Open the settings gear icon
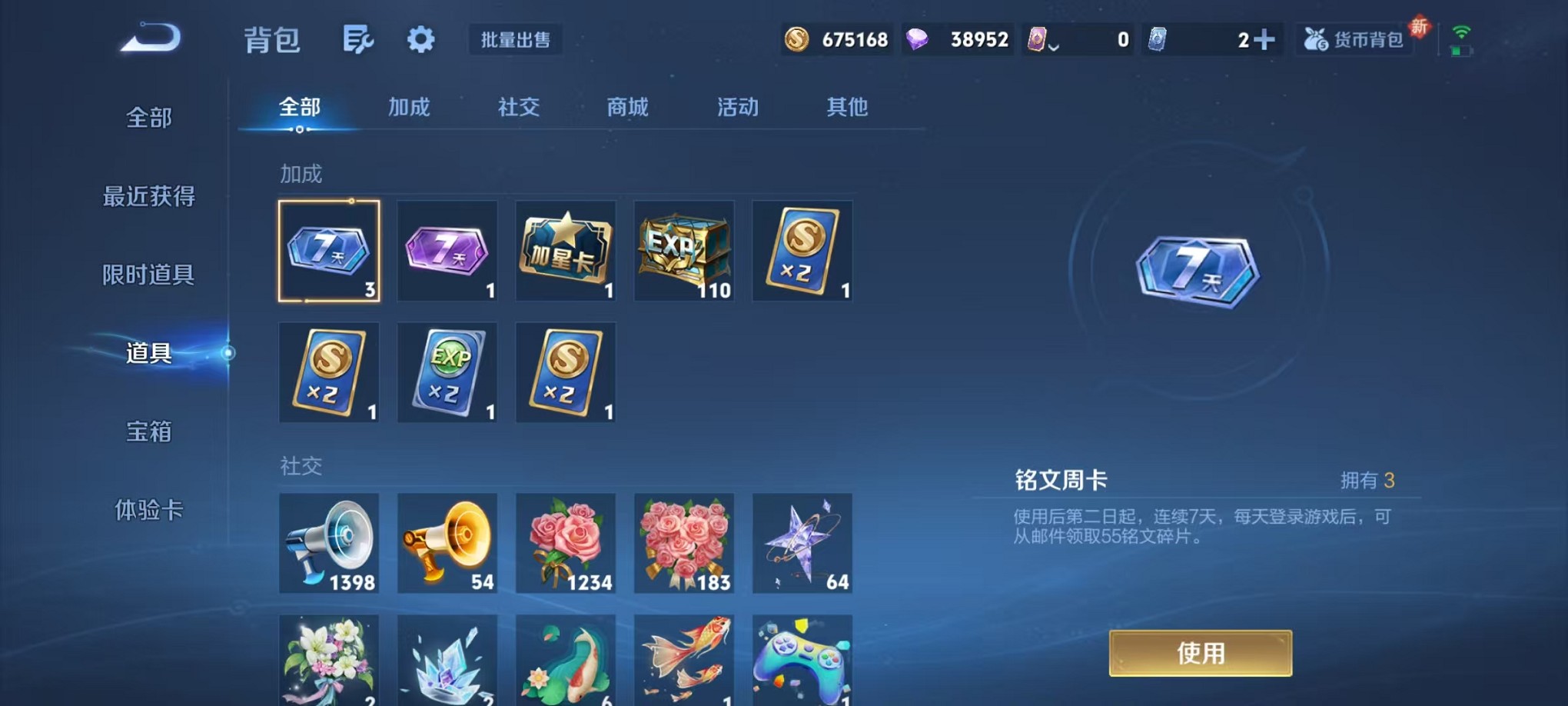1568x706 pixels. tap(420, 38)
